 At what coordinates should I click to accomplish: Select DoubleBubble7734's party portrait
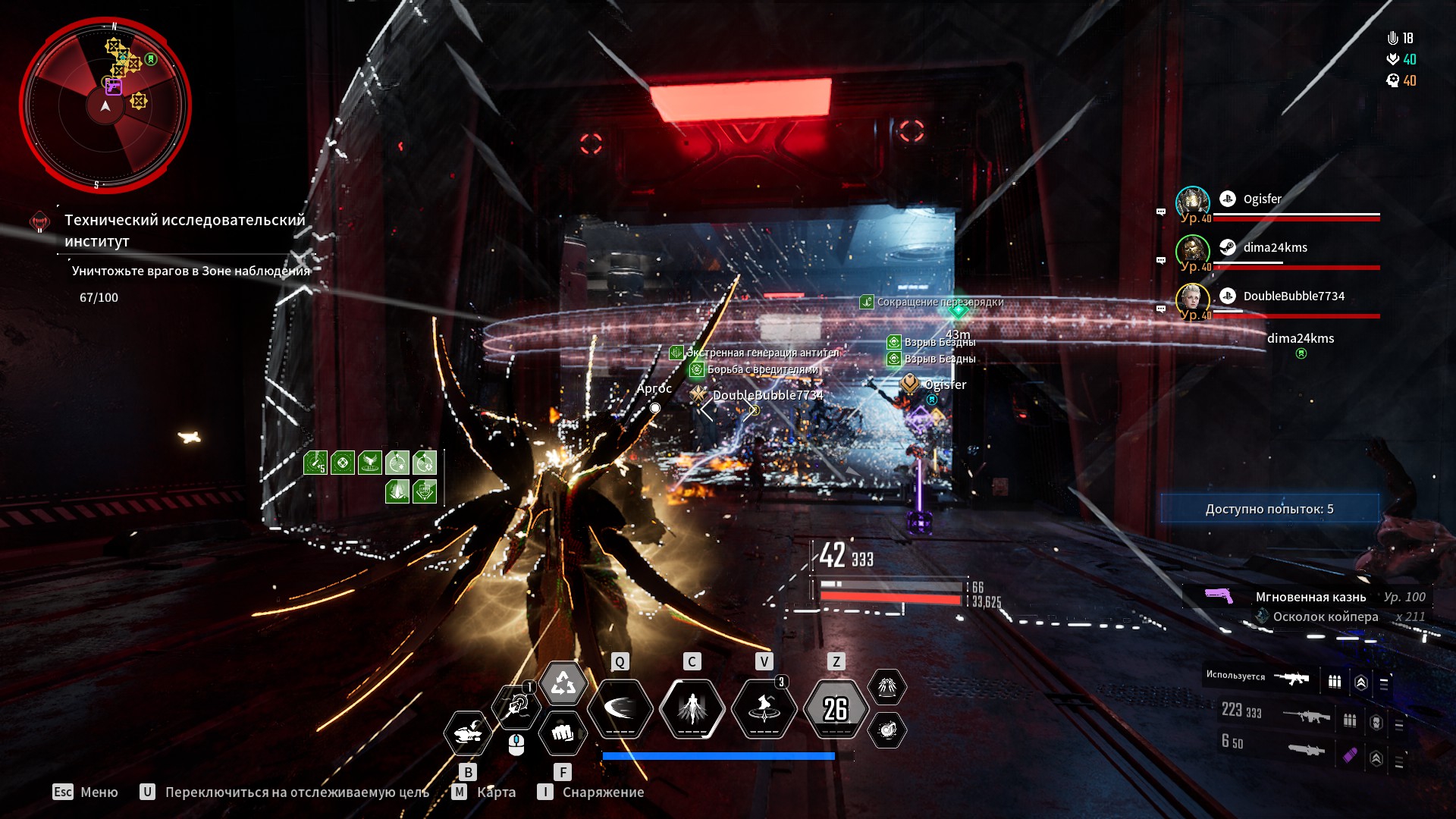click(x=1192, y=300)
